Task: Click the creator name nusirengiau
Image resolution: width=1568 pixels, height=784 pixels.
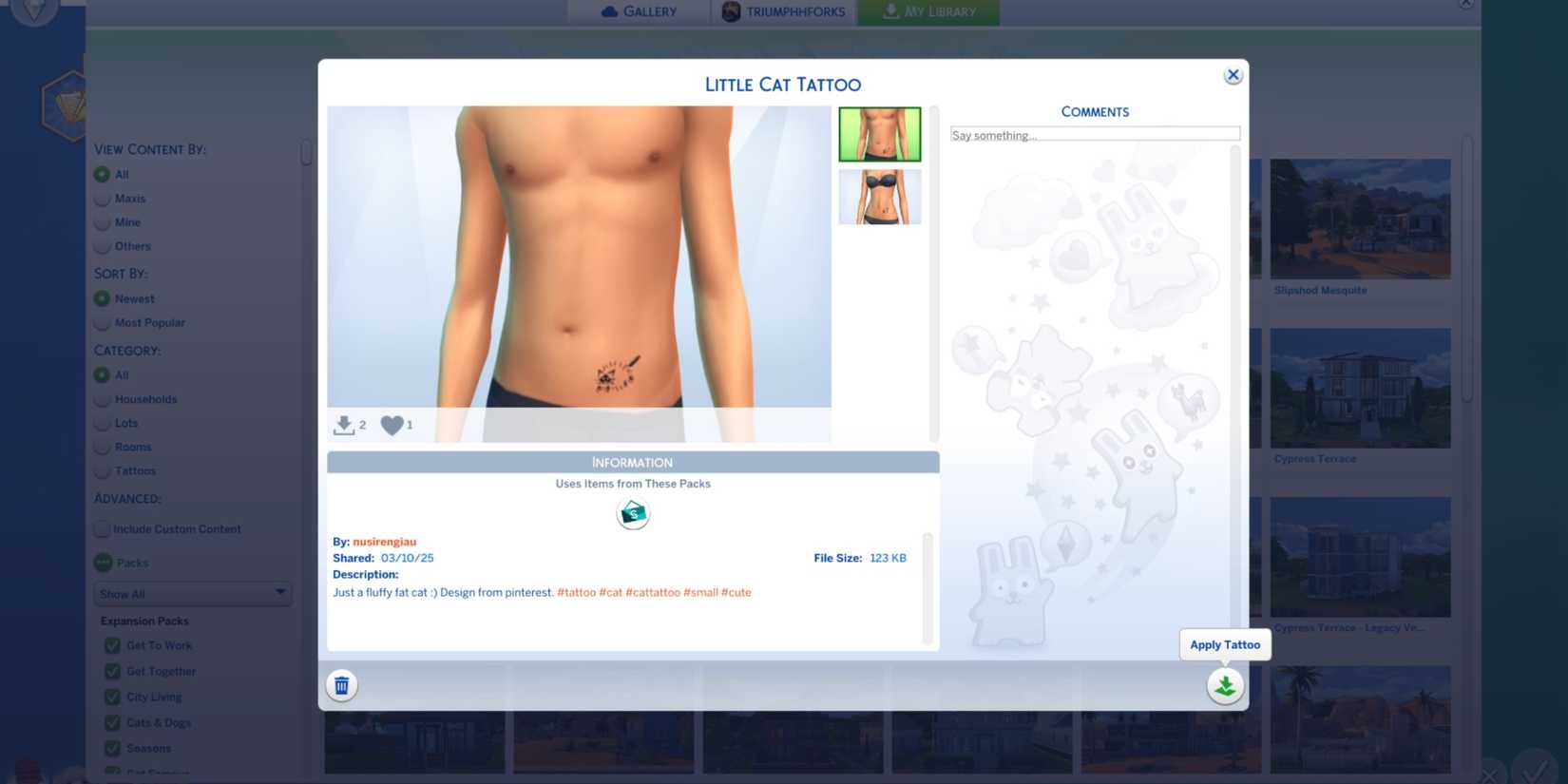Action: pyautogui.click(x=383, y=541)
